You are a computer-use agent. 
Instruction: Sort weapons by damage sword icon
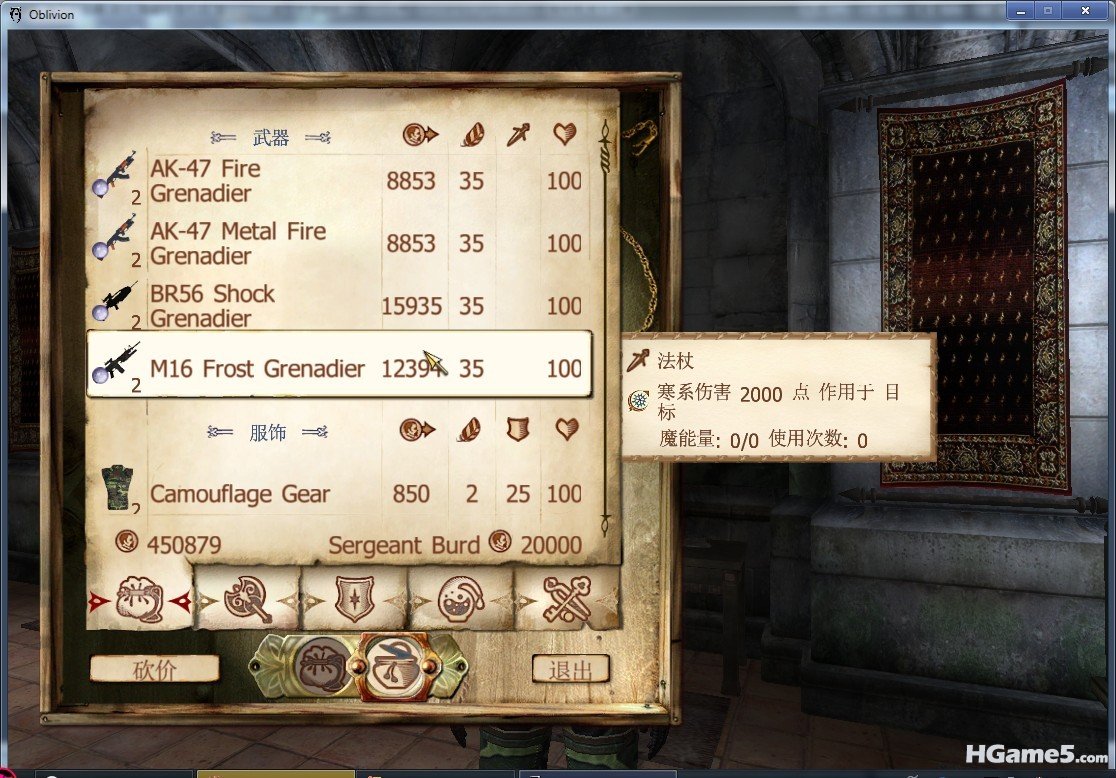pyautogui.click(x=517, y=134)
